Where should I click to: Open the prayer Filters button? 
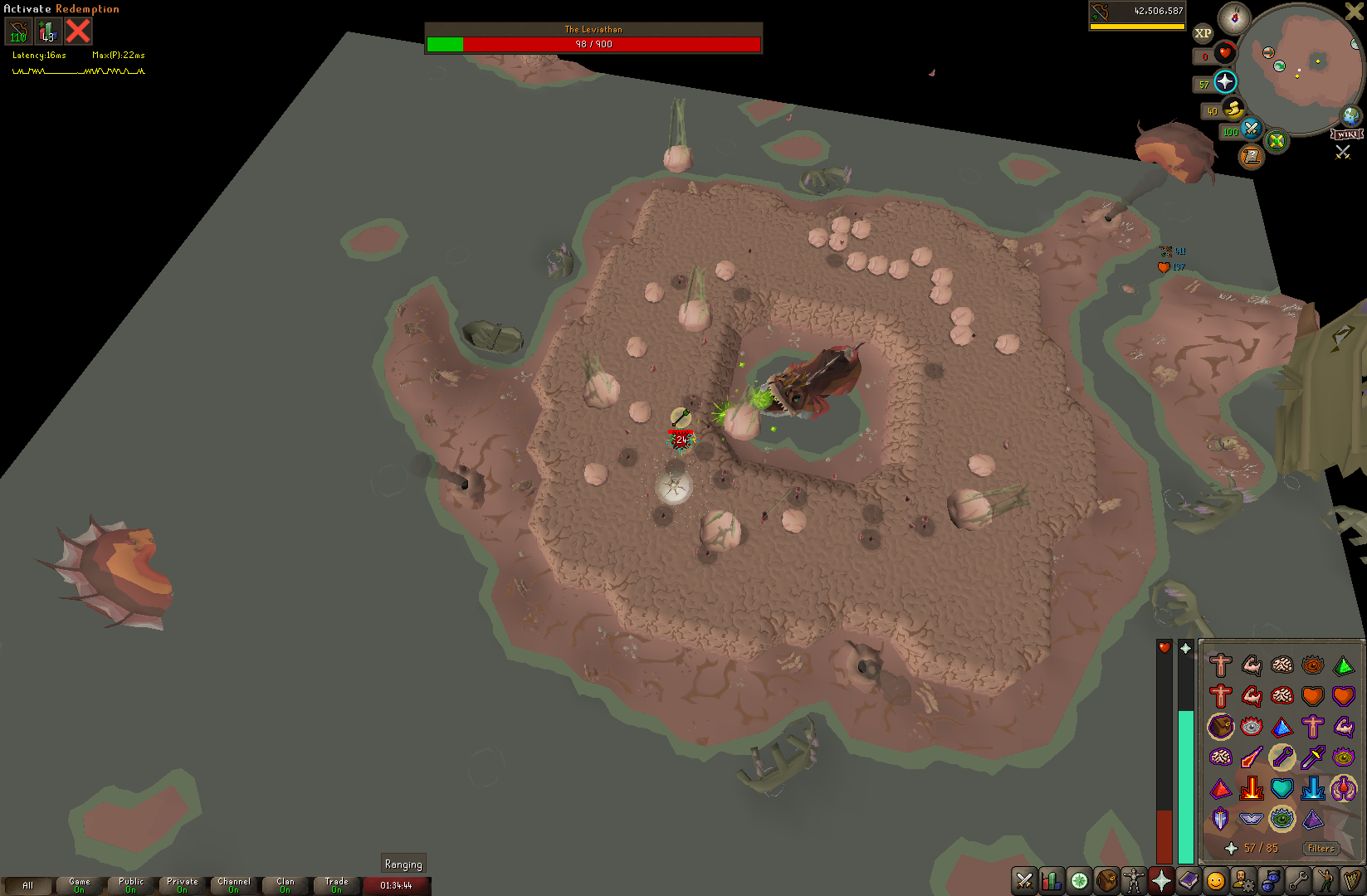(x=1320, y=848)
